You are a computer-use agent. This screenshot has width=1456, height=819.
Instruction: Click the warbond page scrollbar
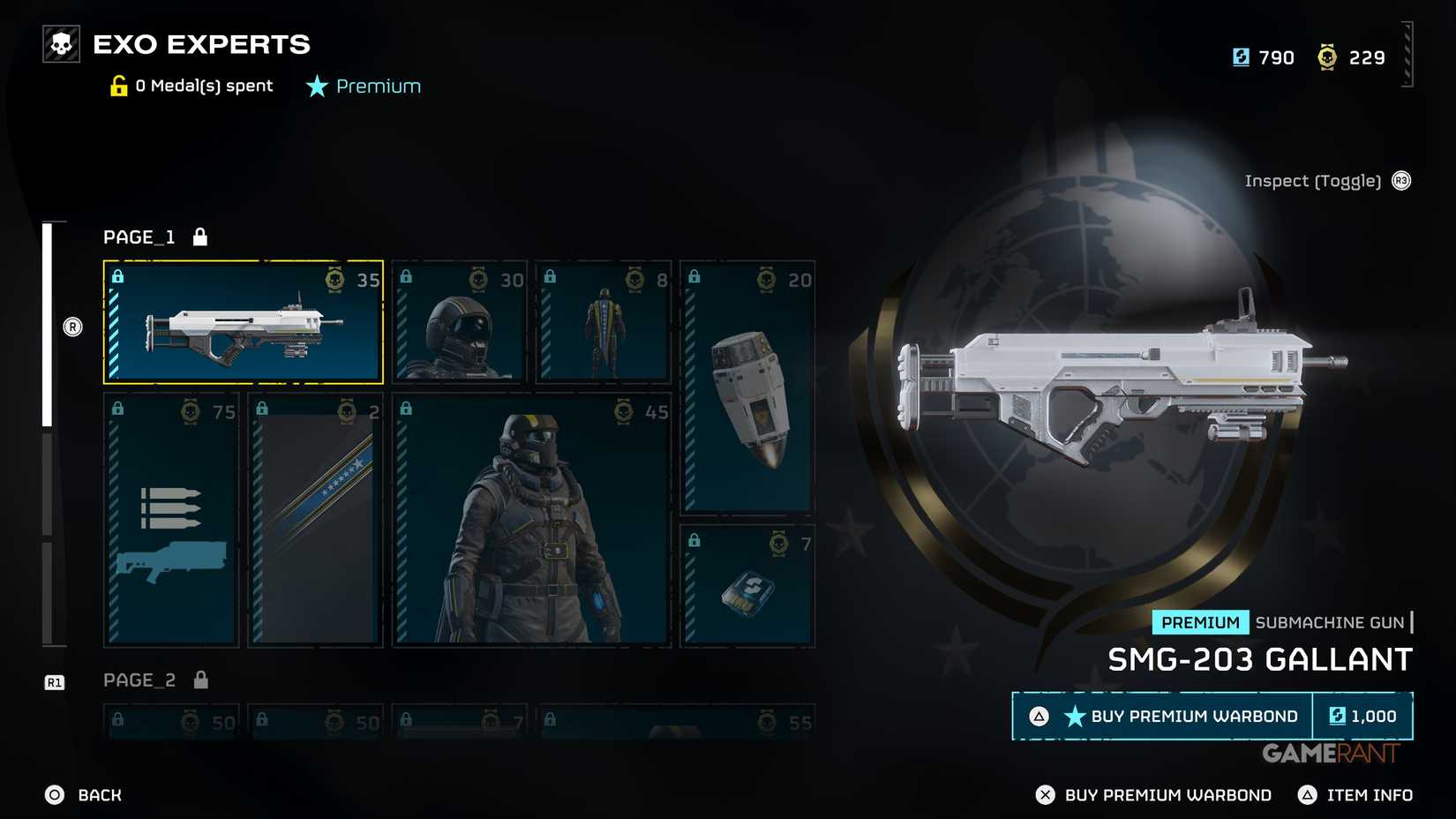[x=48, y=432]
